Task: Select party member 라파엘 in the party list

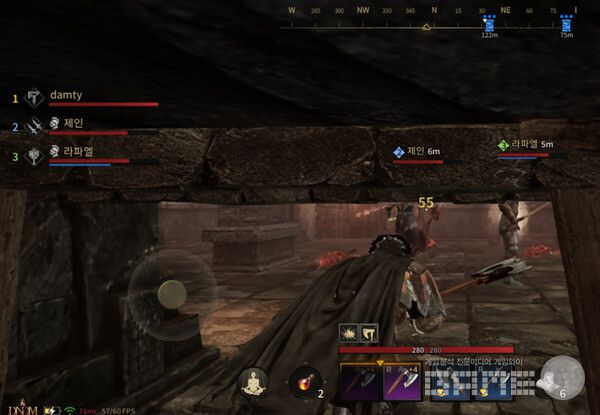Action: point(78,151)
